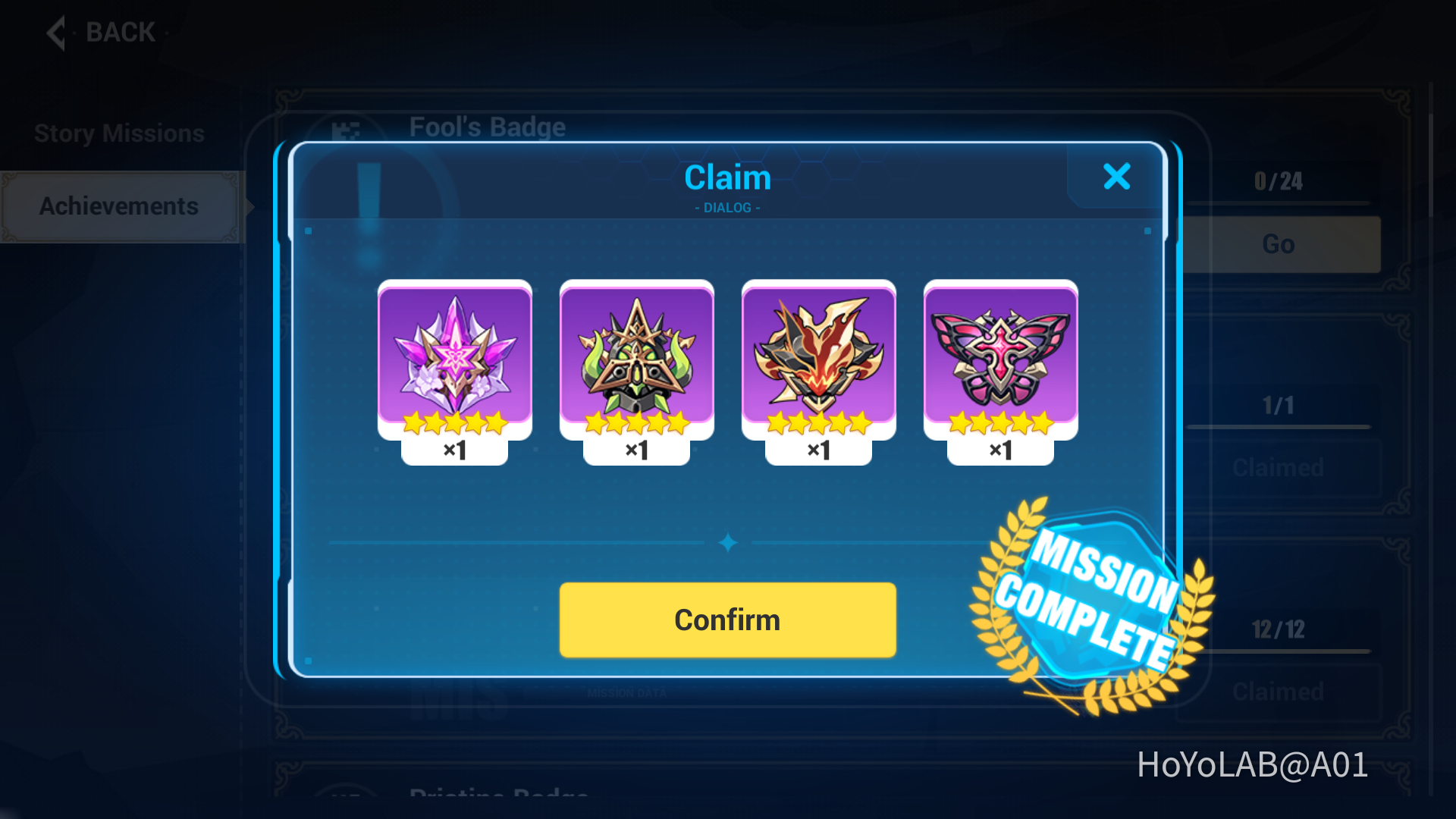Expand the star rating under the purple badge

point(453,423)
